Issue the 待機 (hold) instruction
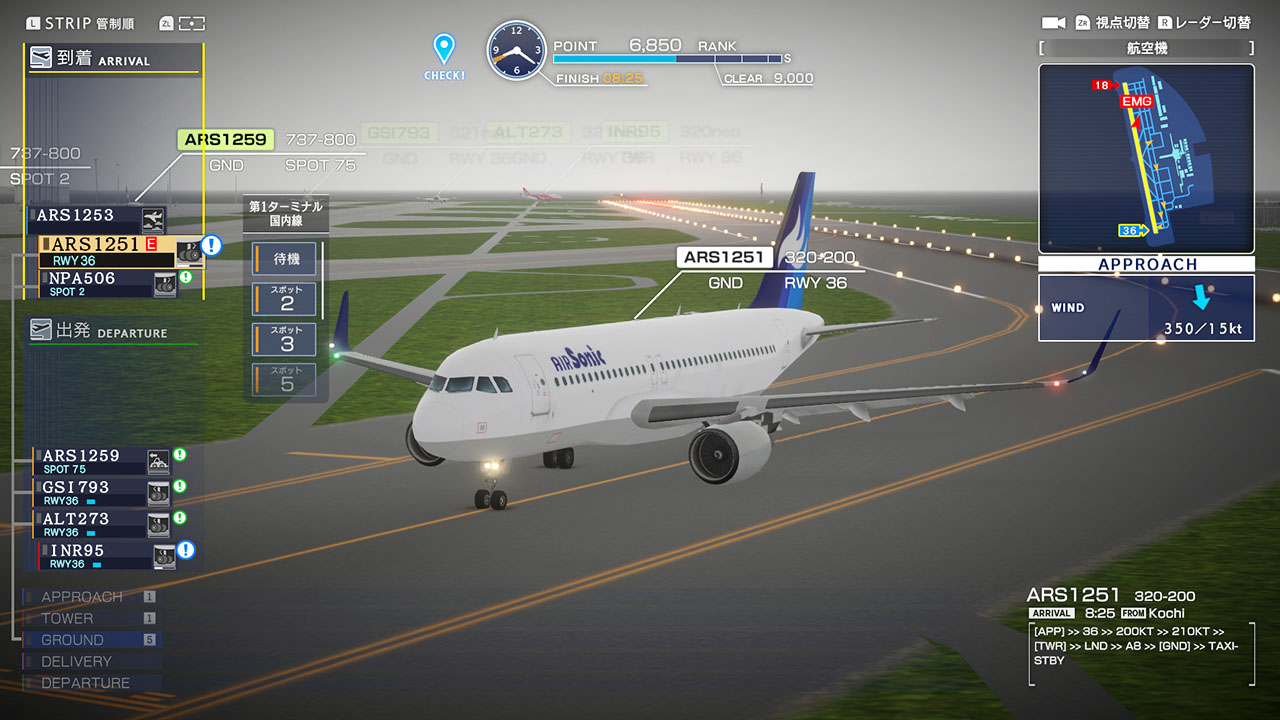1280x720 pixels. 286,259
